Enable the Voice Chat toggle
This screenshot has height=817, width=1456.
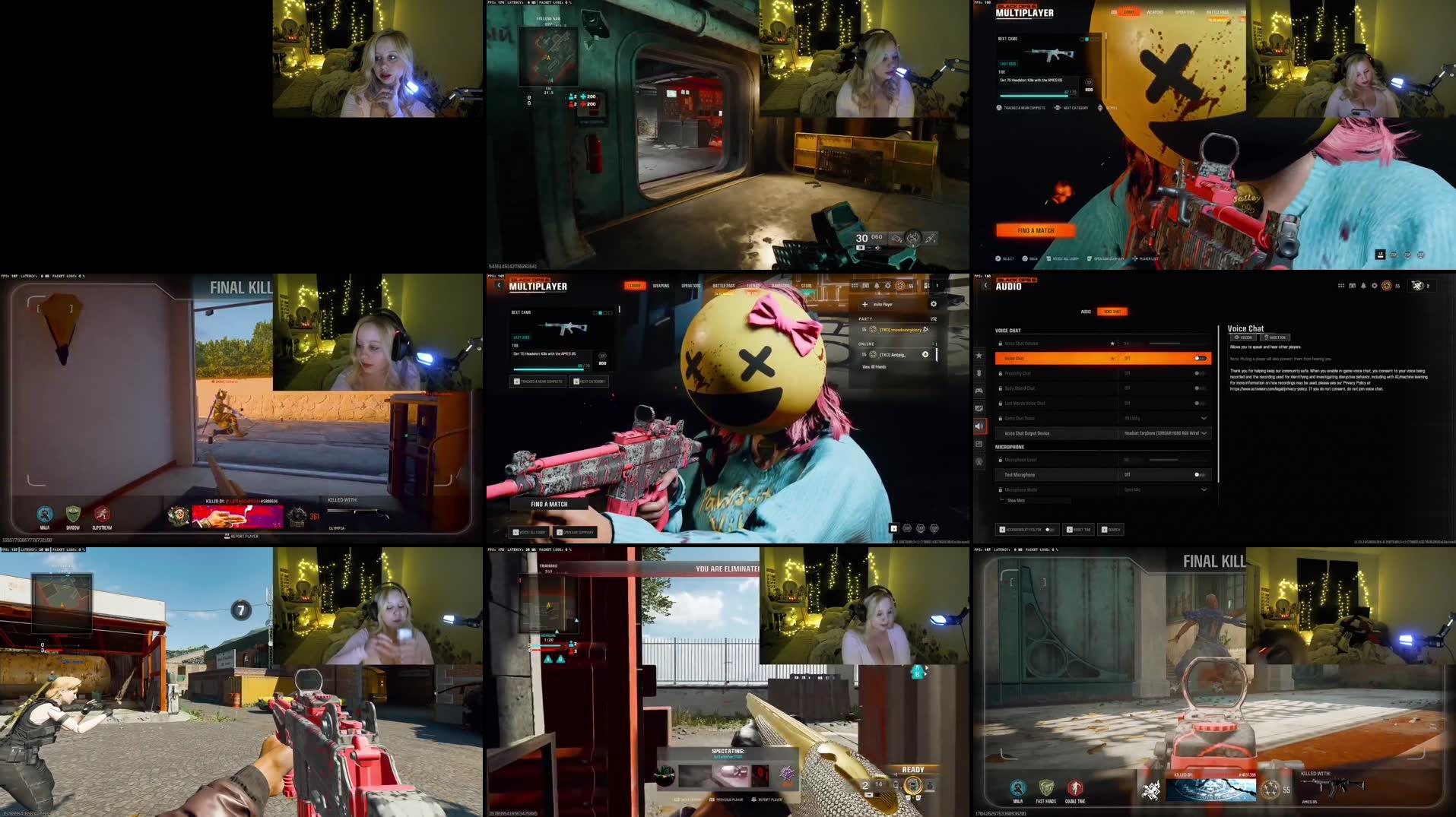coord(1200,358)
